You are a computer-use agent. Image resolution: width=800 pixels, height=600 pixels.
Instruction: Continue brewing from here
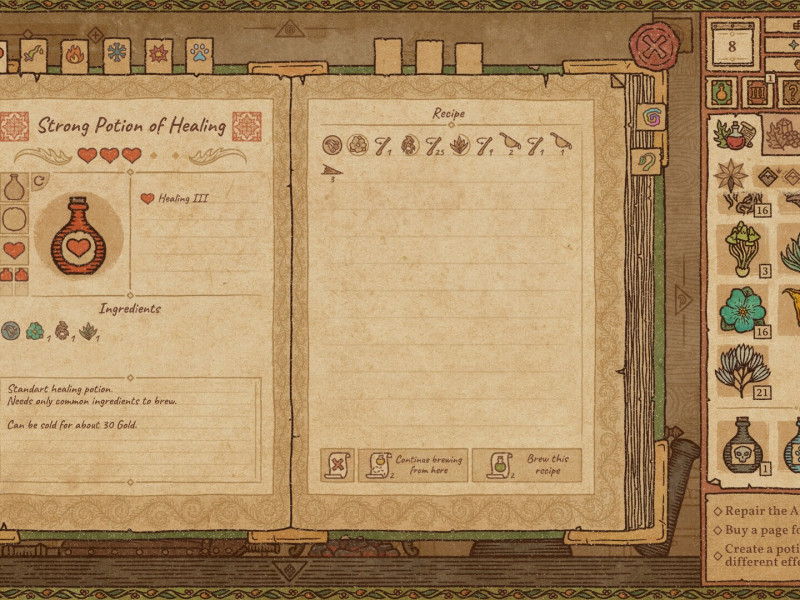click(415, 465)
